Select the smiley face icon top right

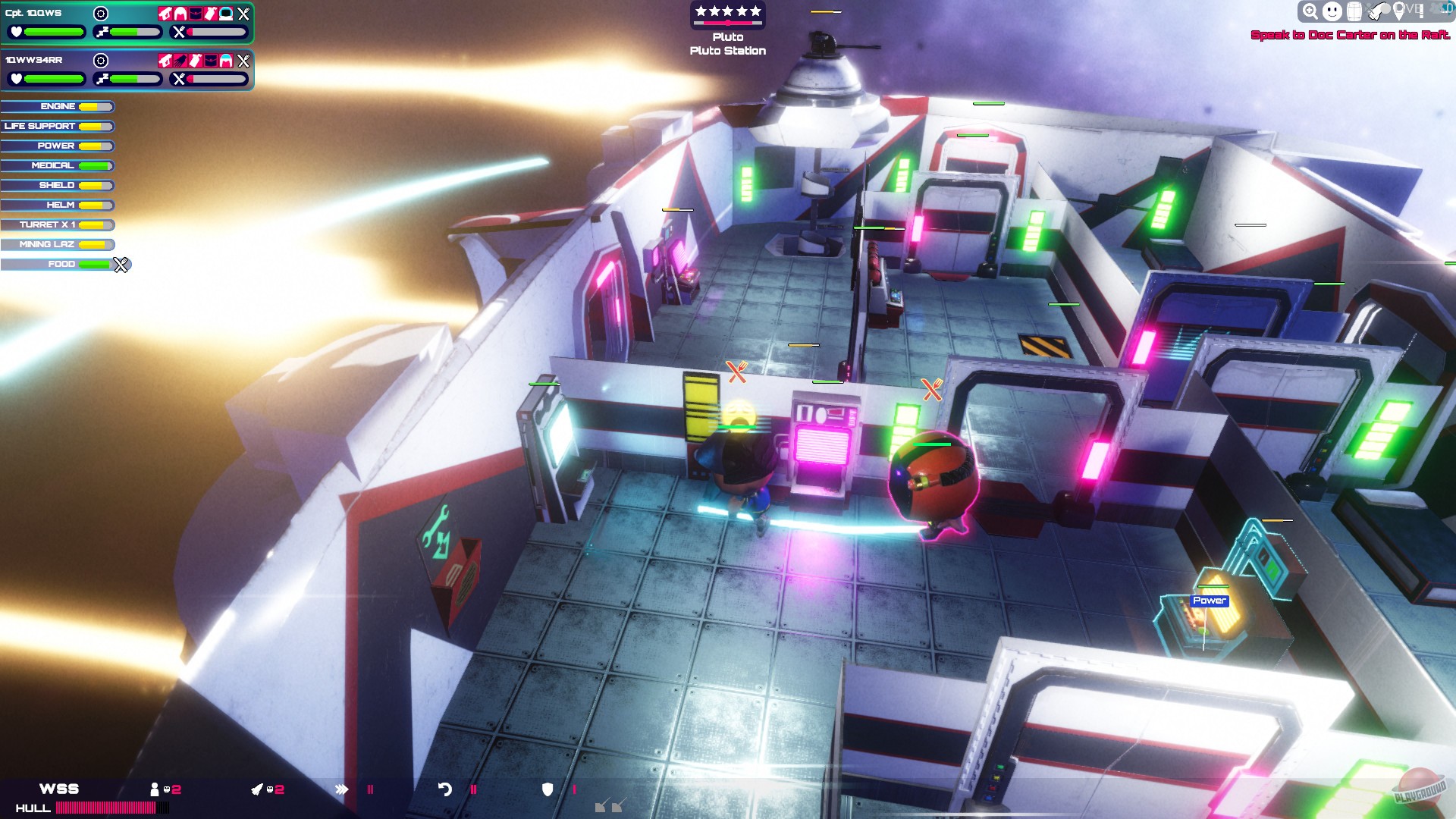pos(1332,11)
